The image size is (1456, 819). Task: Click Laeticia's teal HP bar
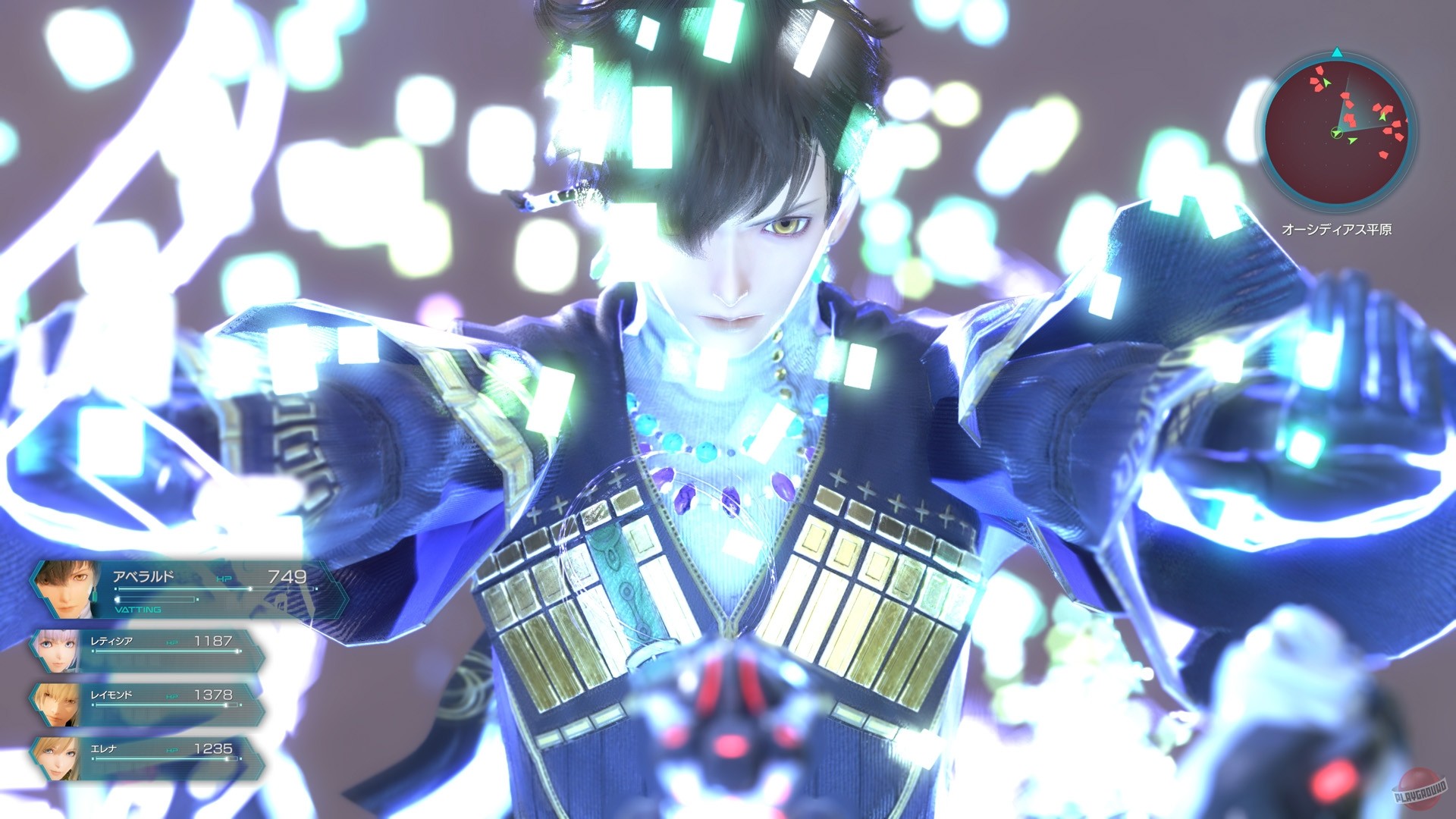166,651
